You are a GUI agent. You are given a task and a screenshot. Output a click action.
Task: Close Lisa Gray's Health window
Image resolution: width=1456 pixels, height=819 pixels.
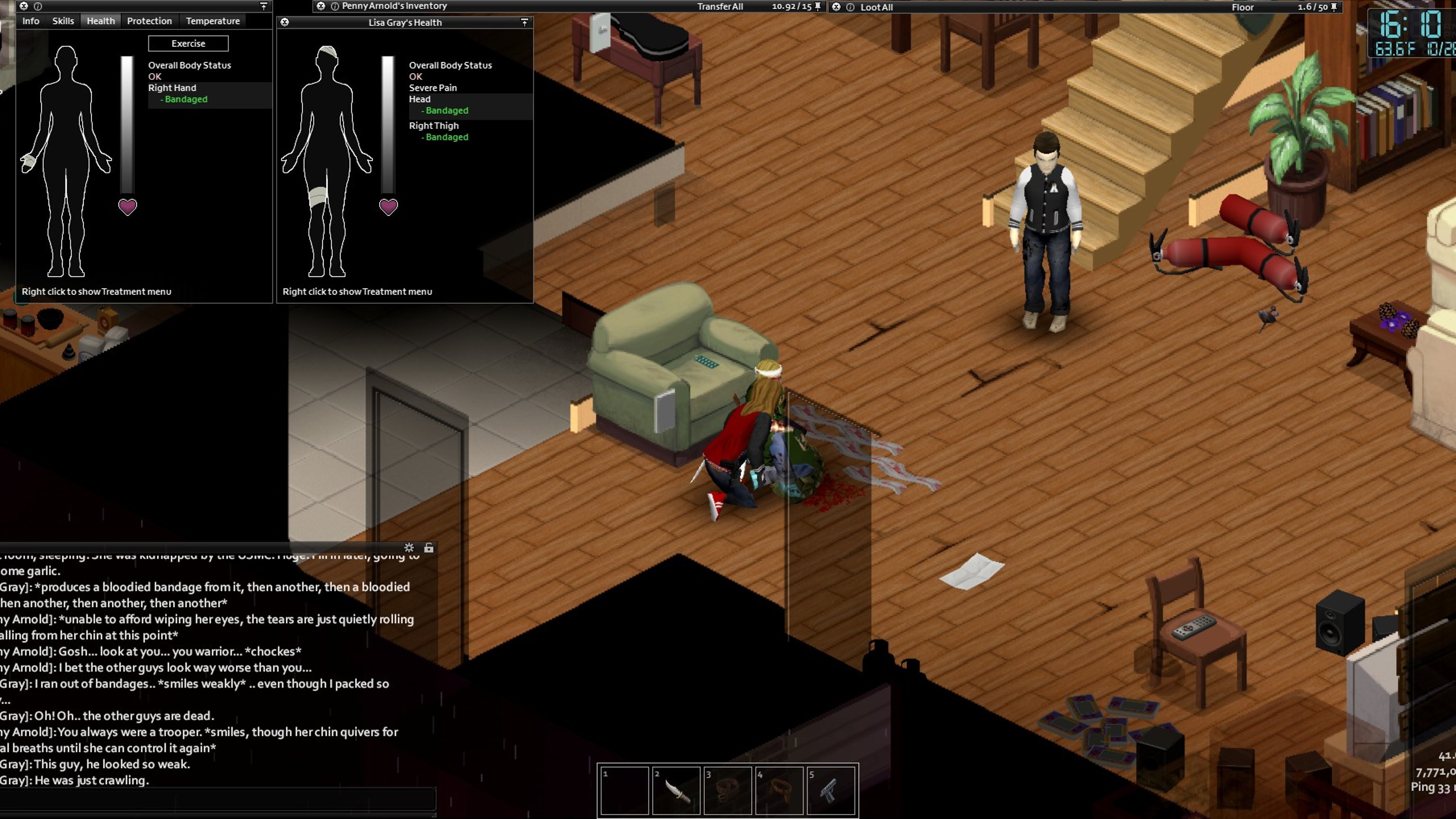pyautogui.click(x=285, y=22)
